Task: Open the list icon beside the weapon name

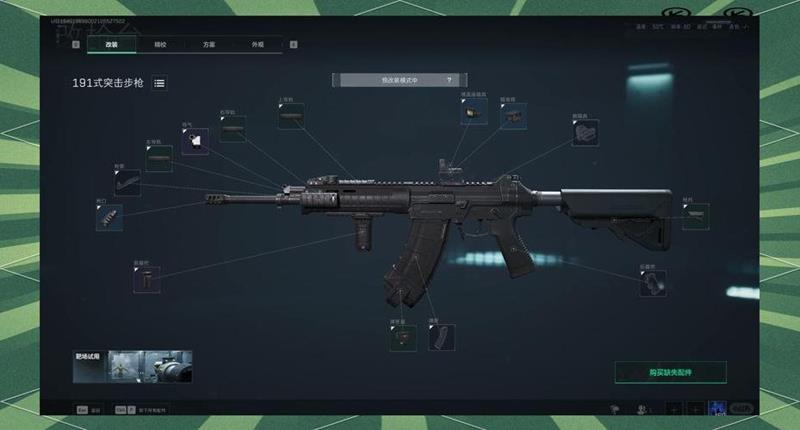Action: click(160, 84)
